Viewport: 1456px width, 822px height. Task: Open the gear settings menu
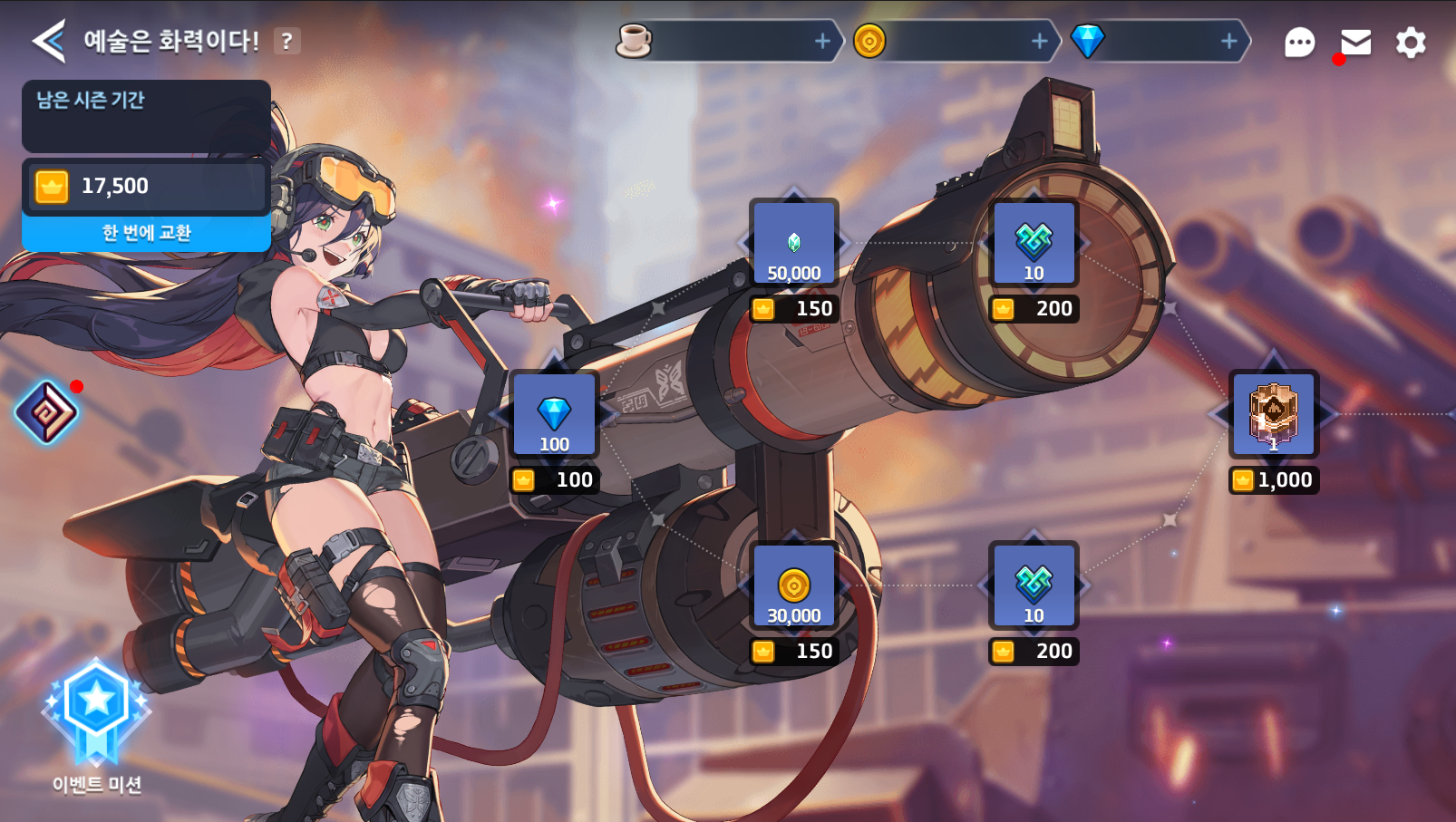click(x=1410, y=42)
